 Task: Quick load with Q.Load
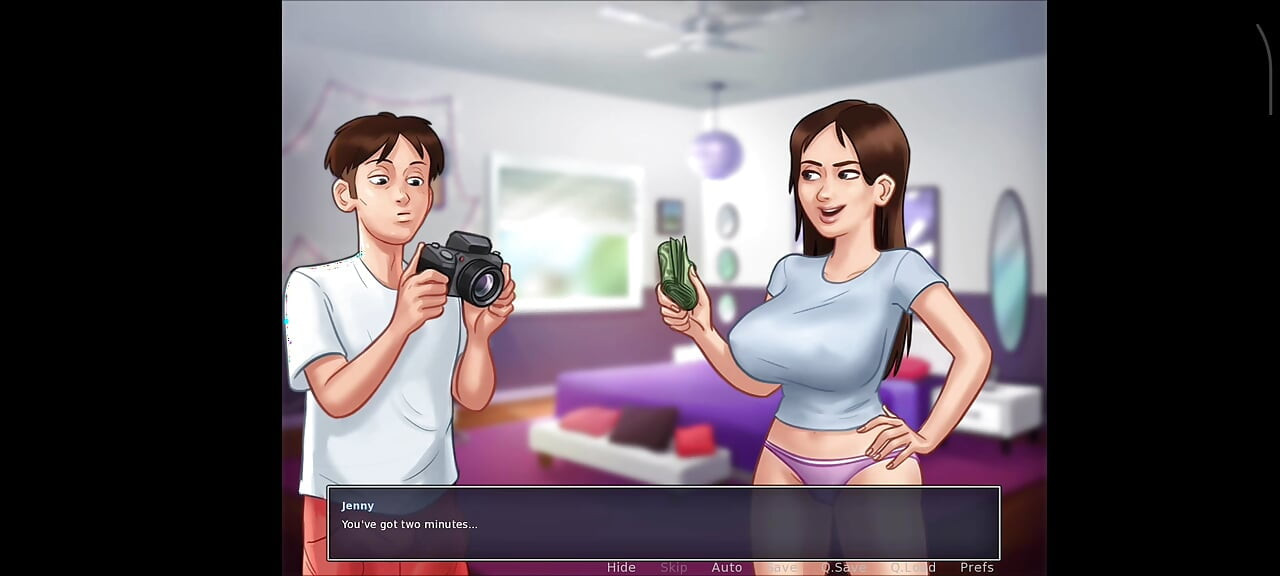913,567
